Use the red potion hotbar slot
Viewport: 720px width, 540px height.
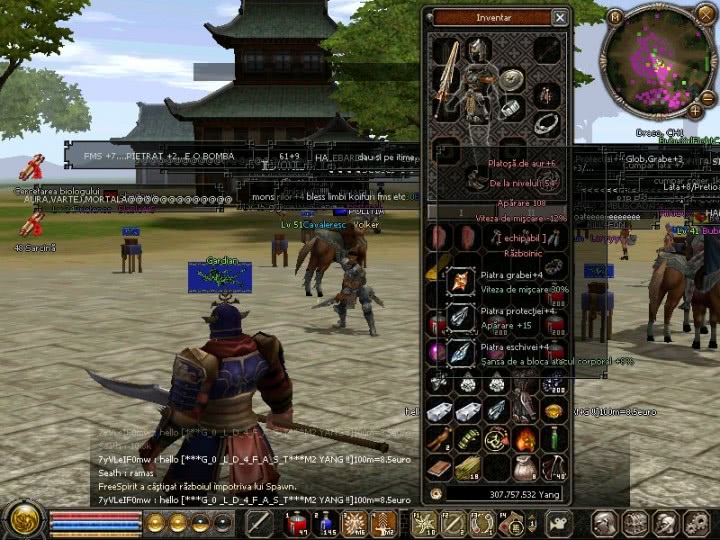pyautogui.click(x=297, y=523)
